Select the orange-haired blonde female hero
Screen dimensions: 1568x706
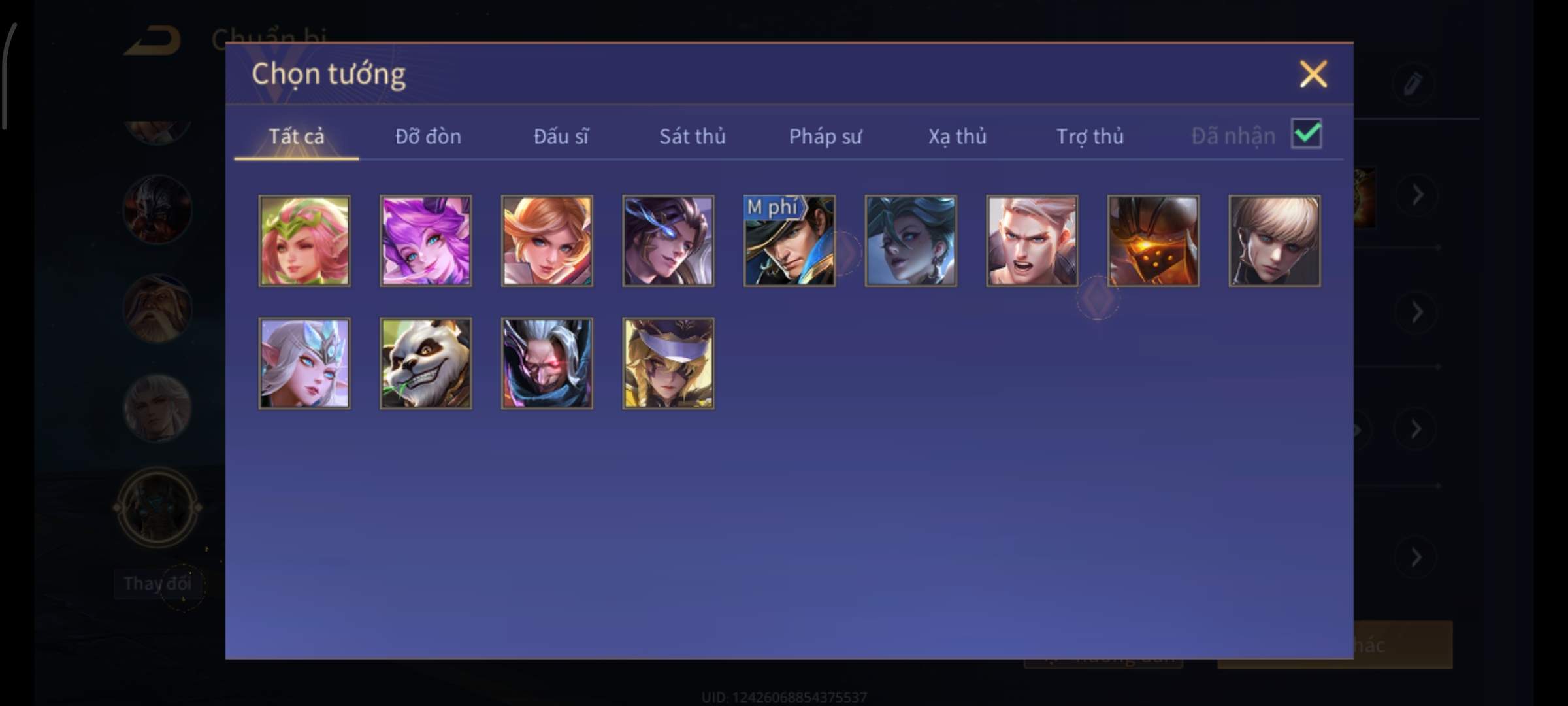pyautogui.click(x=547, y=241)
